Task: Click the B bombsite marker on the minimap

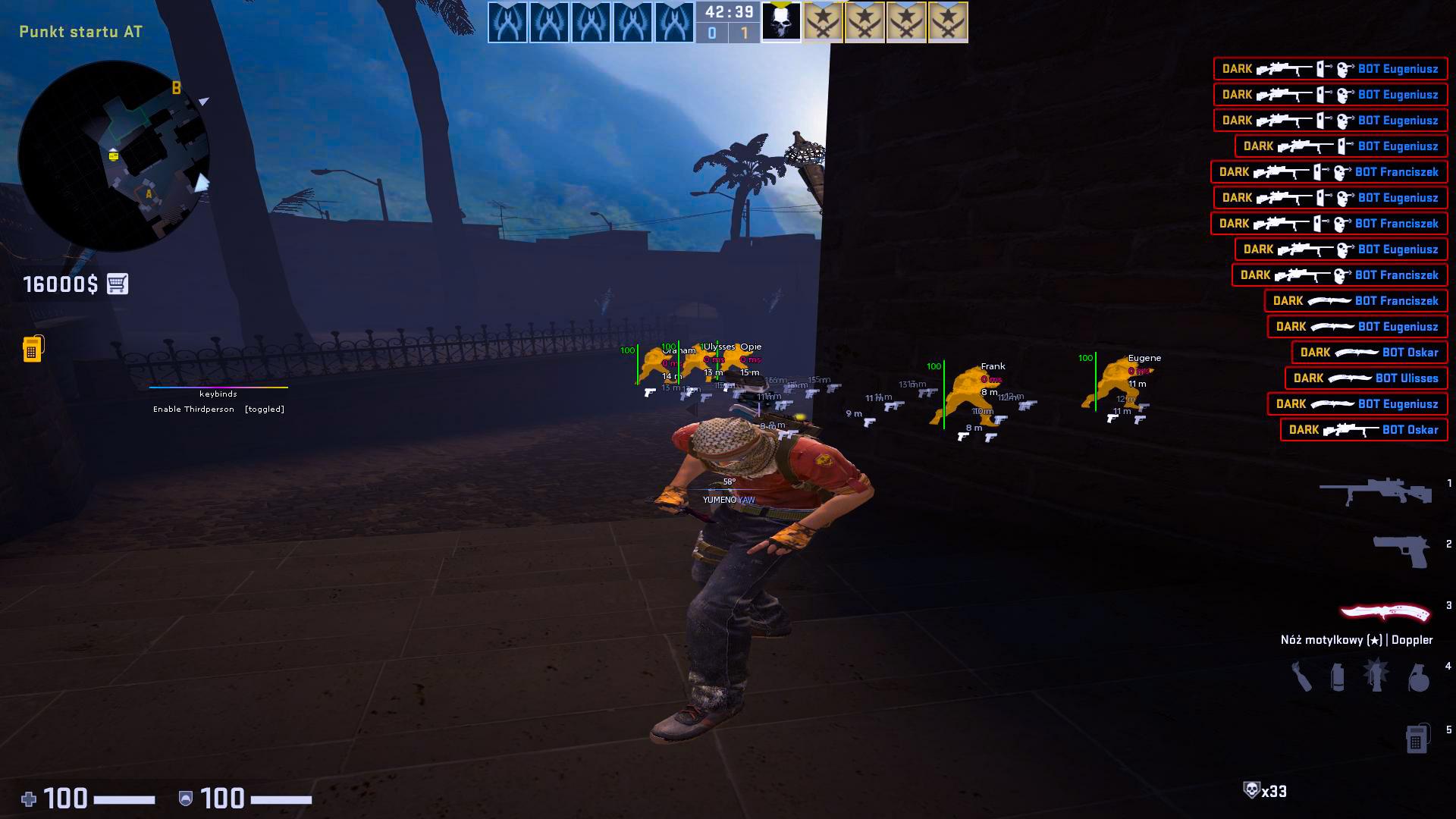Action: pos(176,89)
